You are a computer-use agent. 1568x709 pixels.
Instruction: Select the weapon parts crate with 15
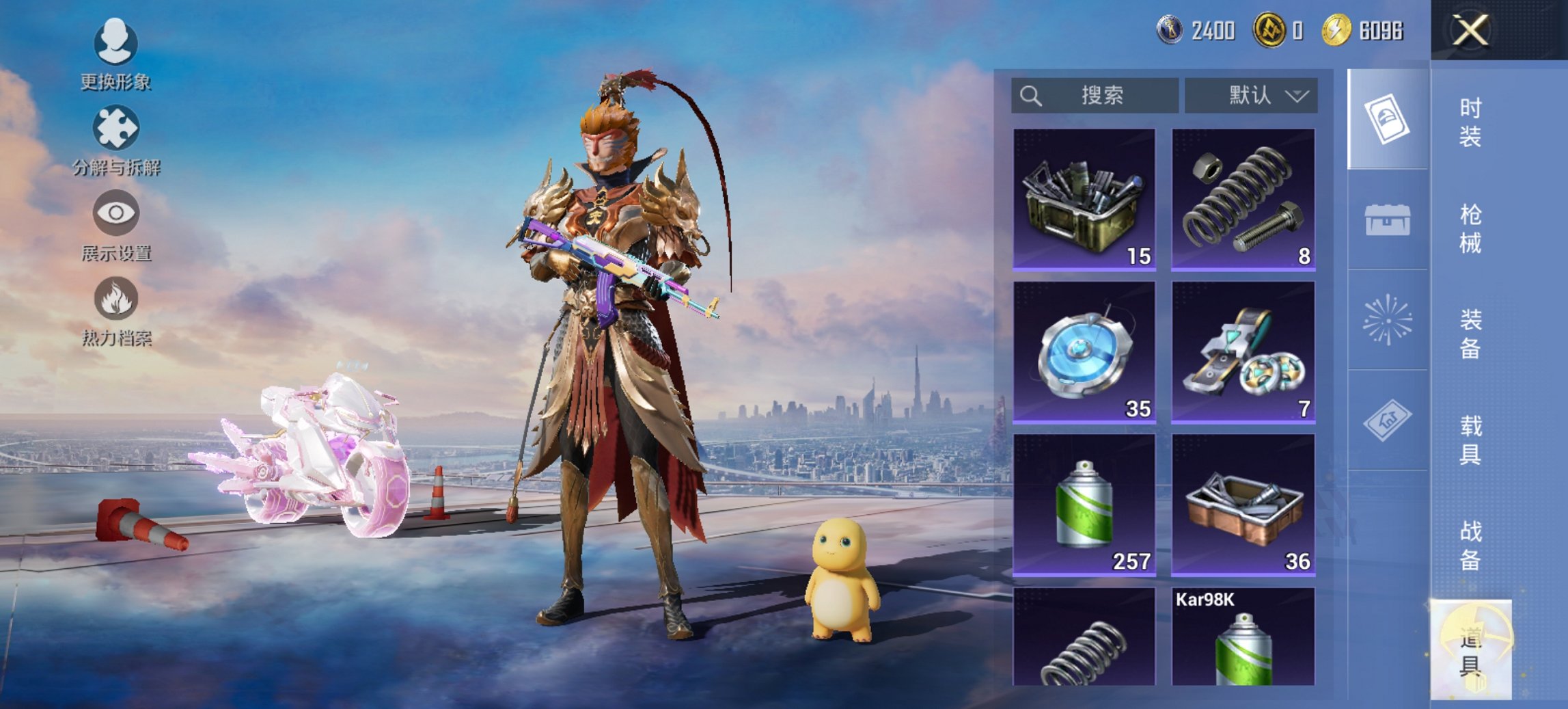pyautogui.click(x=1084, y=199)
